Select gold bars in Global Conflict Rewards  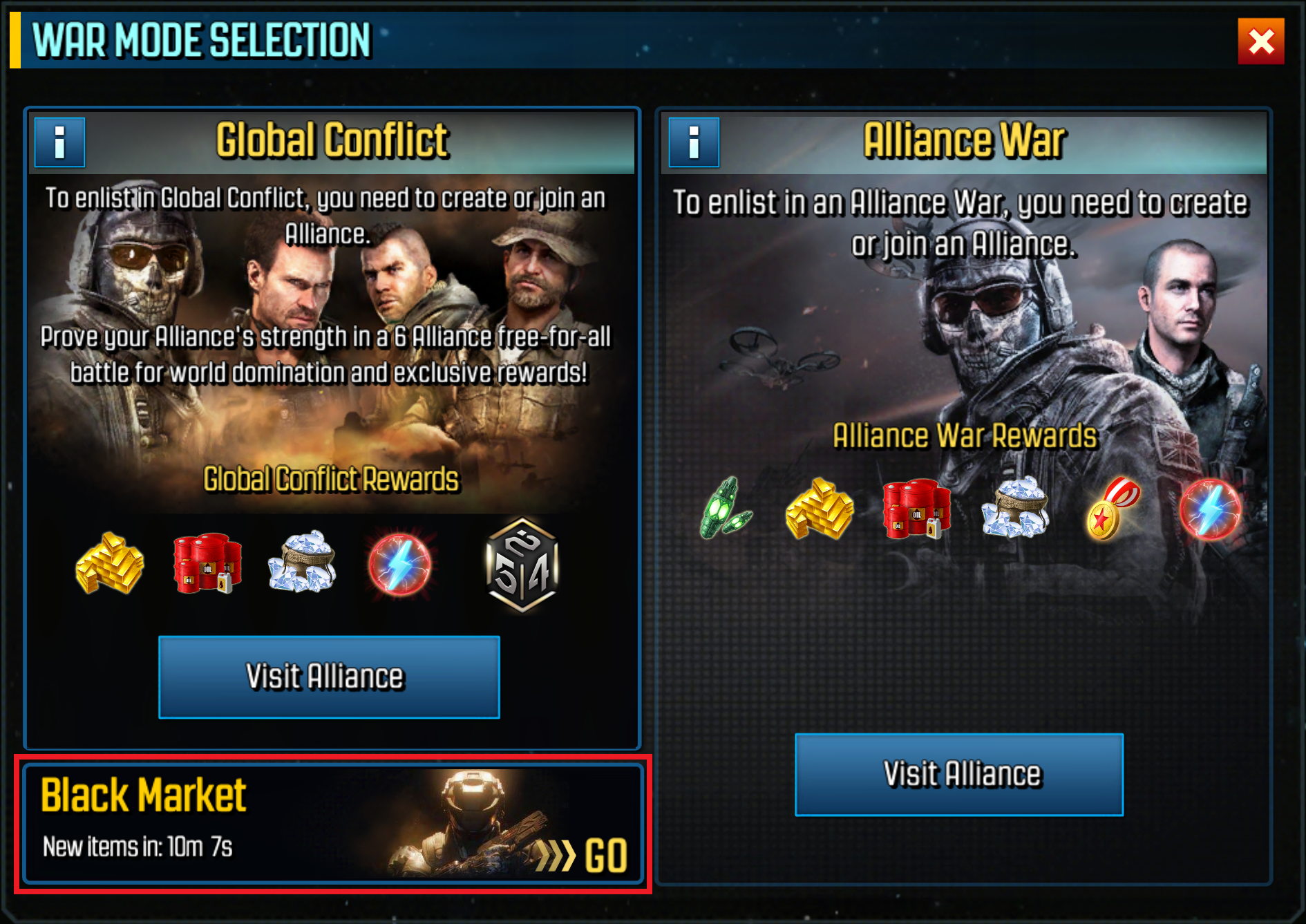point(110,564)
